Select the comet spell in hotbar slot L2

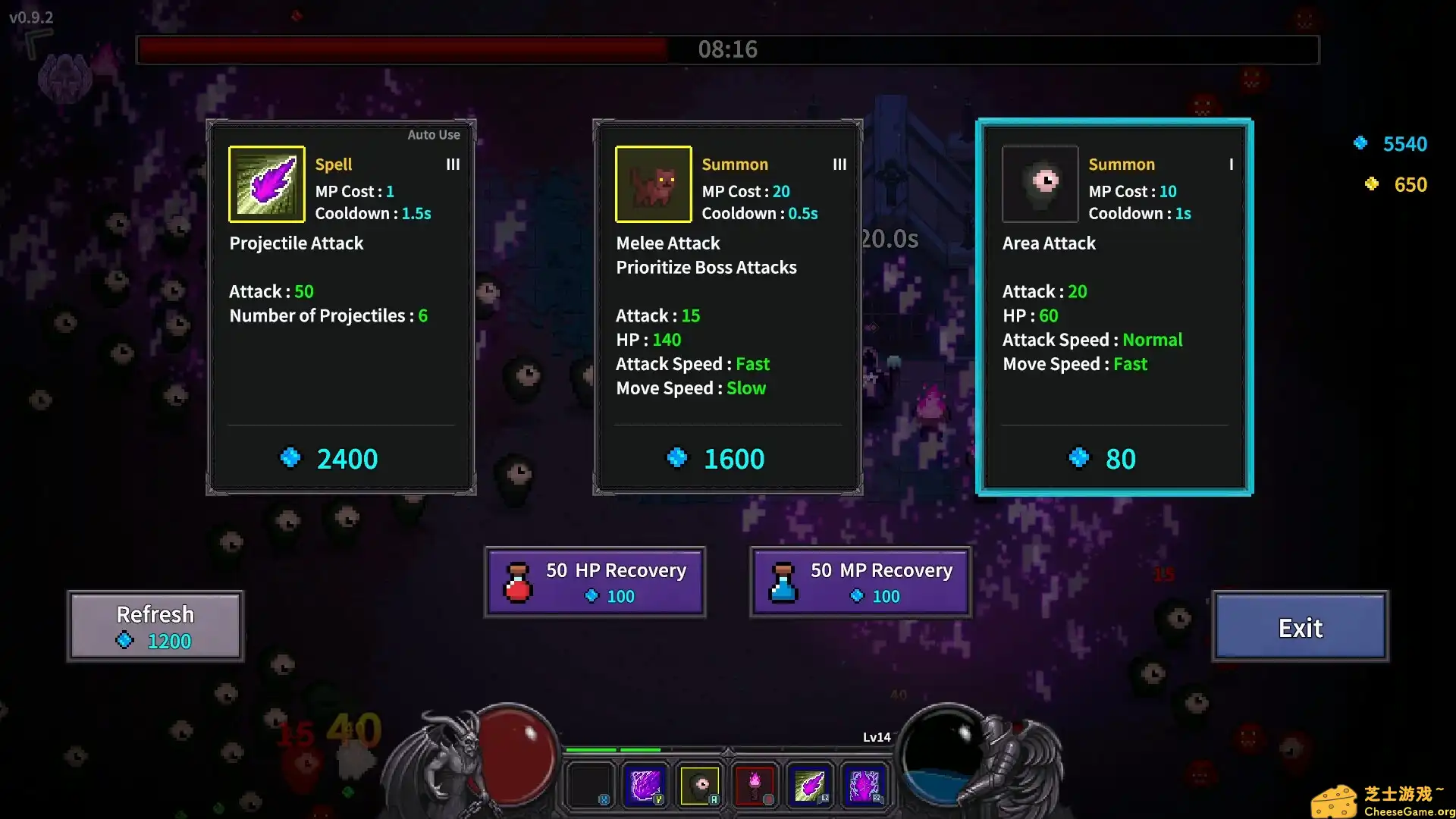point(810,785)
